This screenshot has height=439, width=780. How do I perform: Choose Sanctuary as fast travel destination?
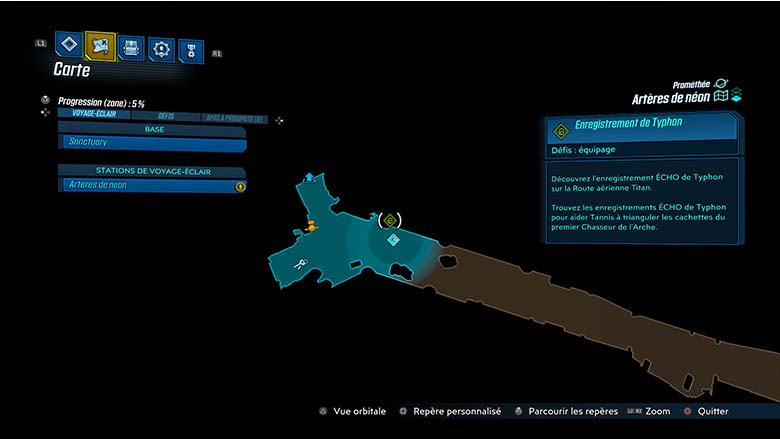(x=152, y=144)
